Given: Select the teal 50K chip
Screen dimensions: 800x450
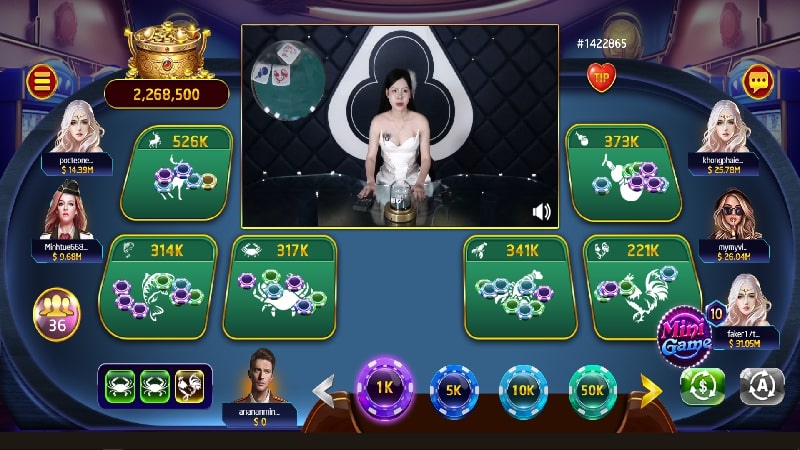Looking at the screenshot, I should pos(593,388).
